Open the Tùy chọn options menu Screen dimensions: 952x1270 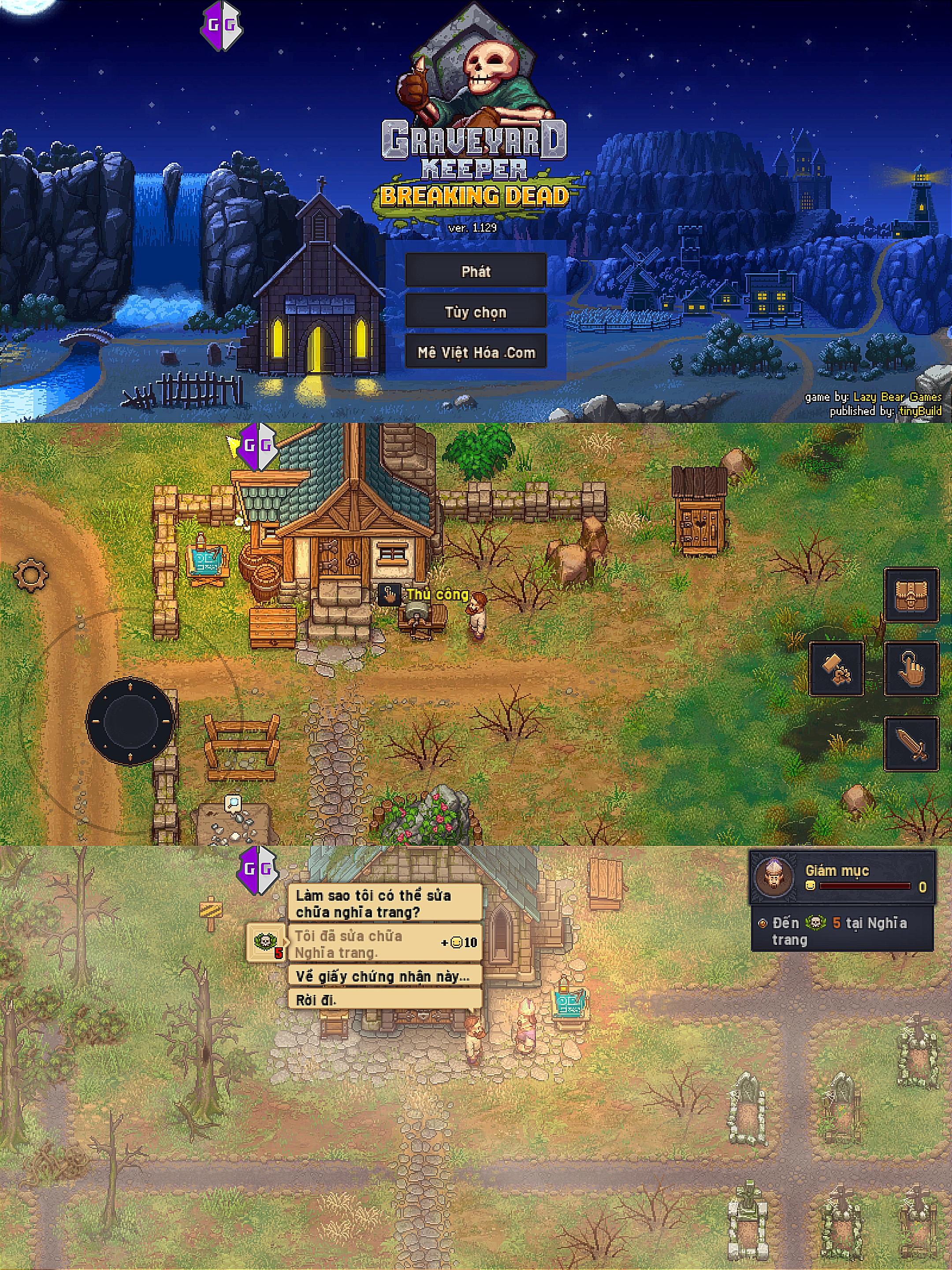476,312
